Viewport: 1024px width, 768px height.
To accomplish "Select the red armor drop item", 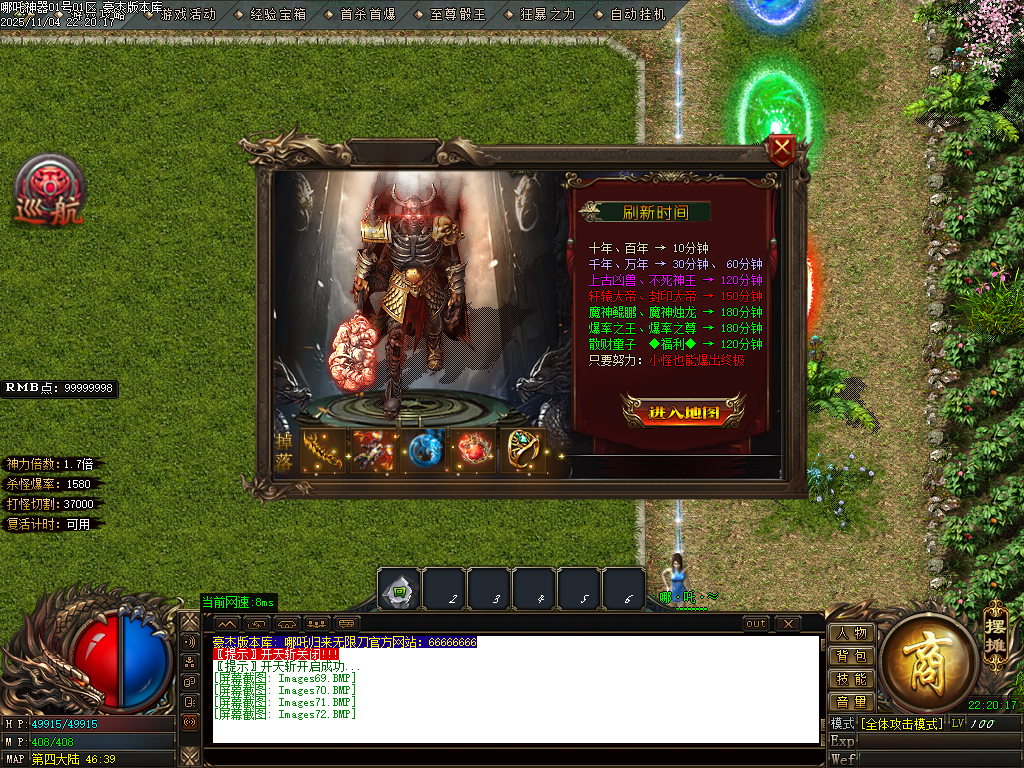I will 374,450.
